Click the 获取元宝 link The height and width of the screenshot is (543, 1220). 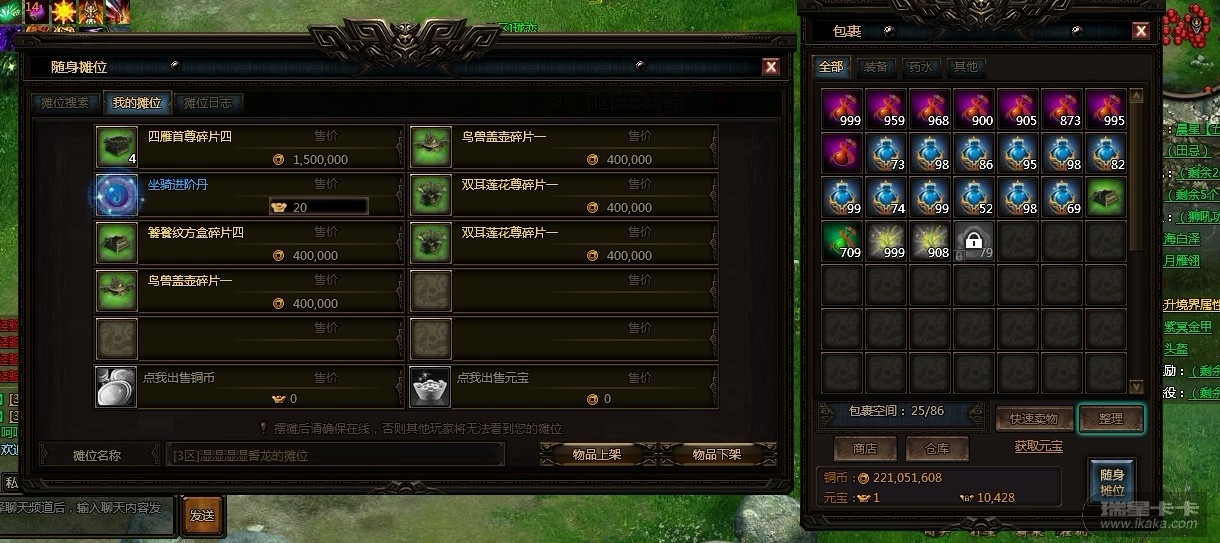(x=1038, y=446)
